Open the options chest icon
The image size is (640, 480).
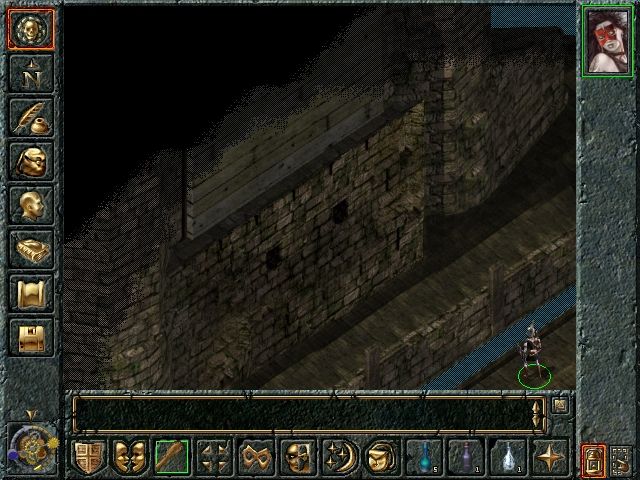click(x=30, y=337)
